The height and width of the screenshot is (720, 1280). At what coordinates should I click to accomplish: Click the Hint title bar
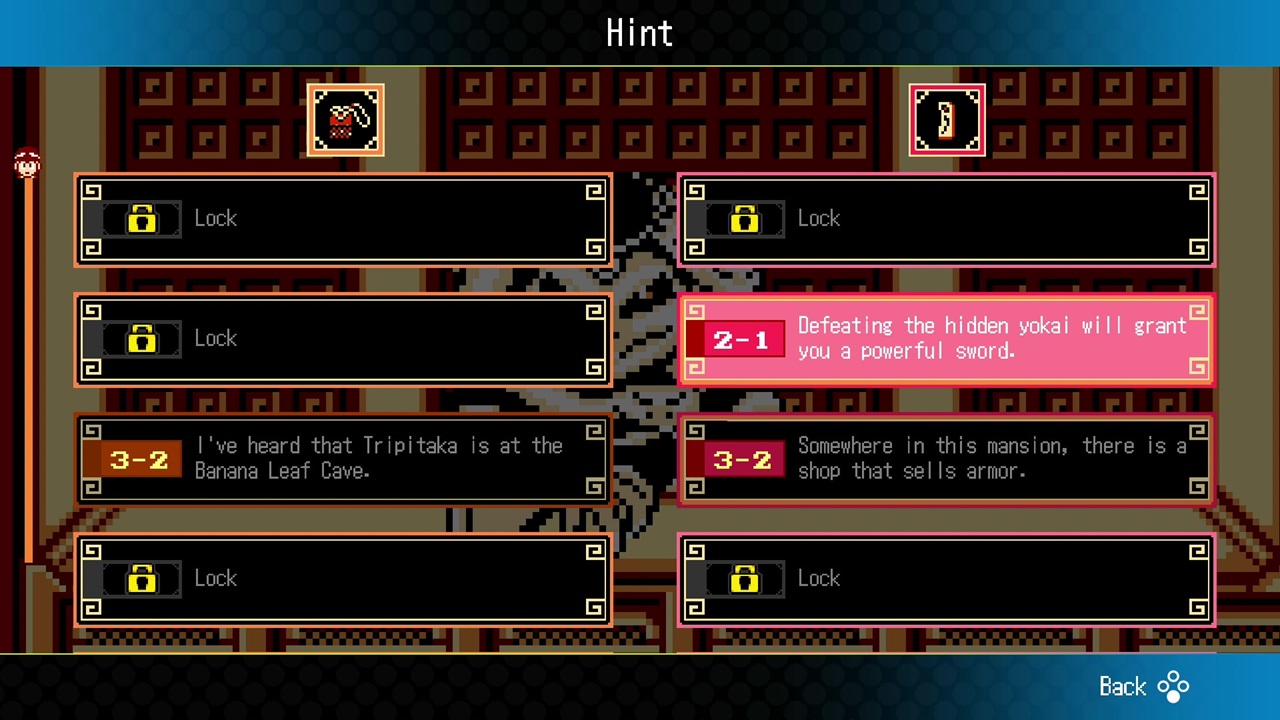(640, 33)
